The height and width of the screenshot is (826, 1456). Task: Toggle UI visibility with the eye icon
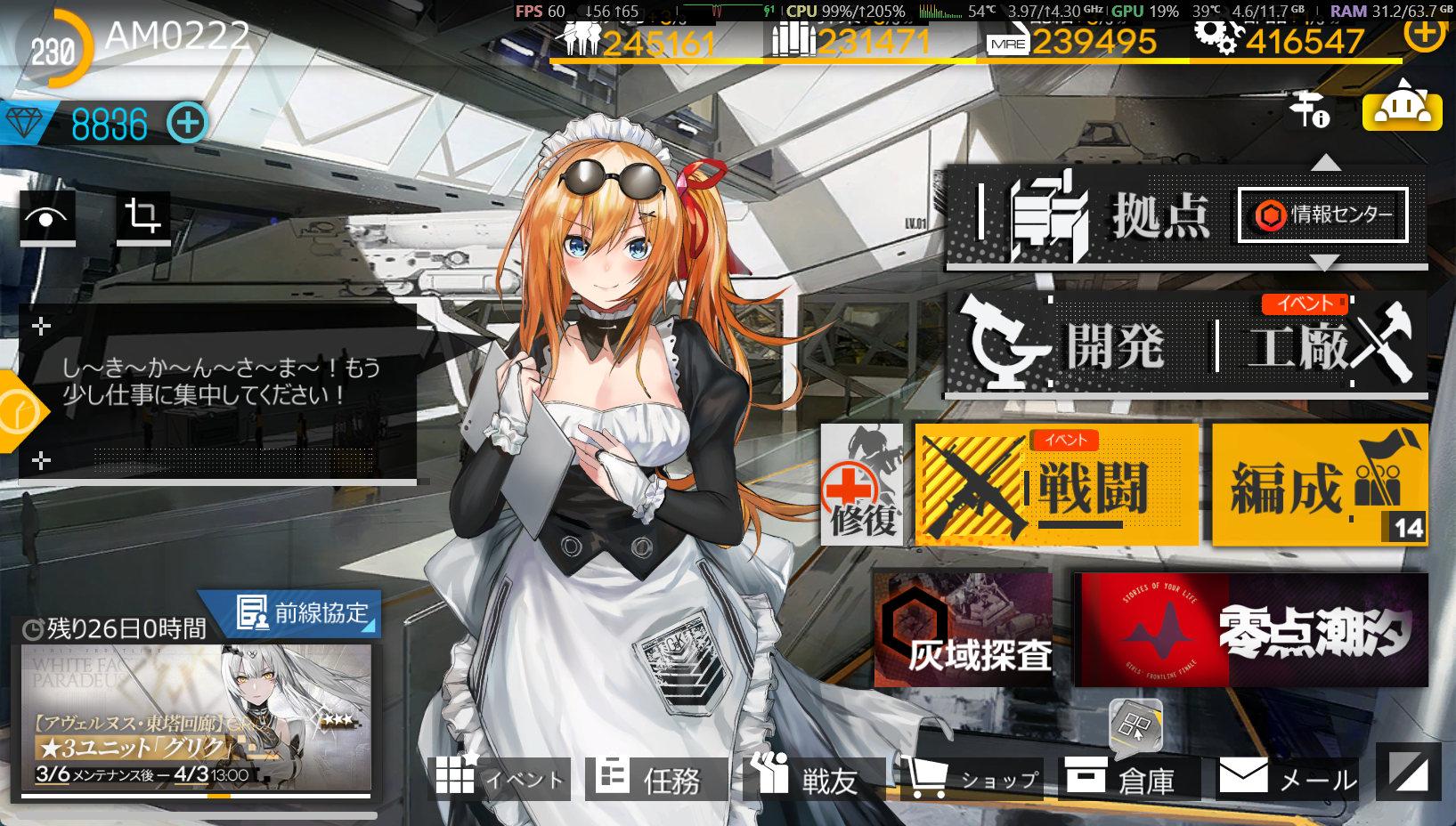click(x=47, y=217)
